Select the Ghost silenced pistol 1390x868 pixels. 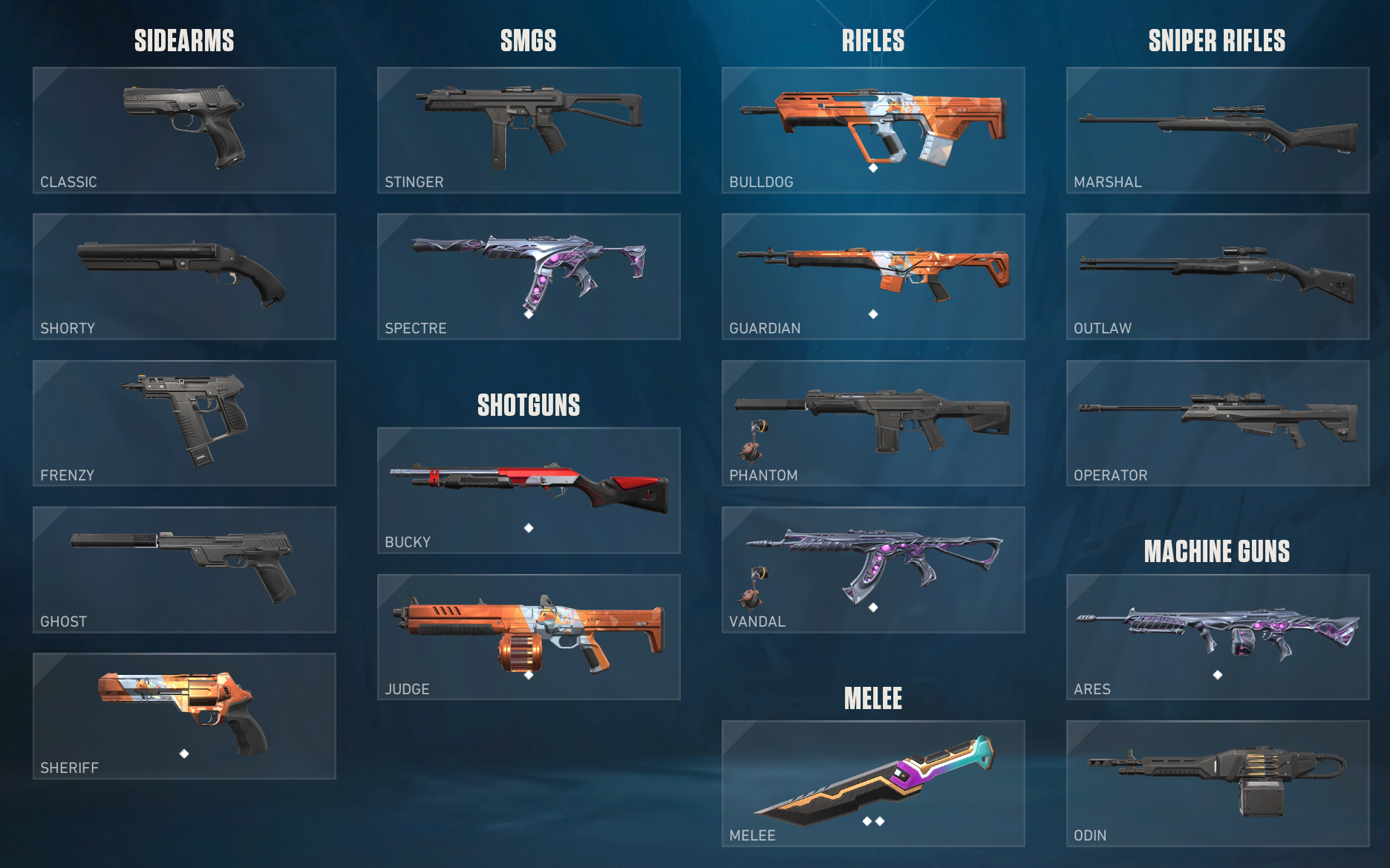(x=184, y=570)
